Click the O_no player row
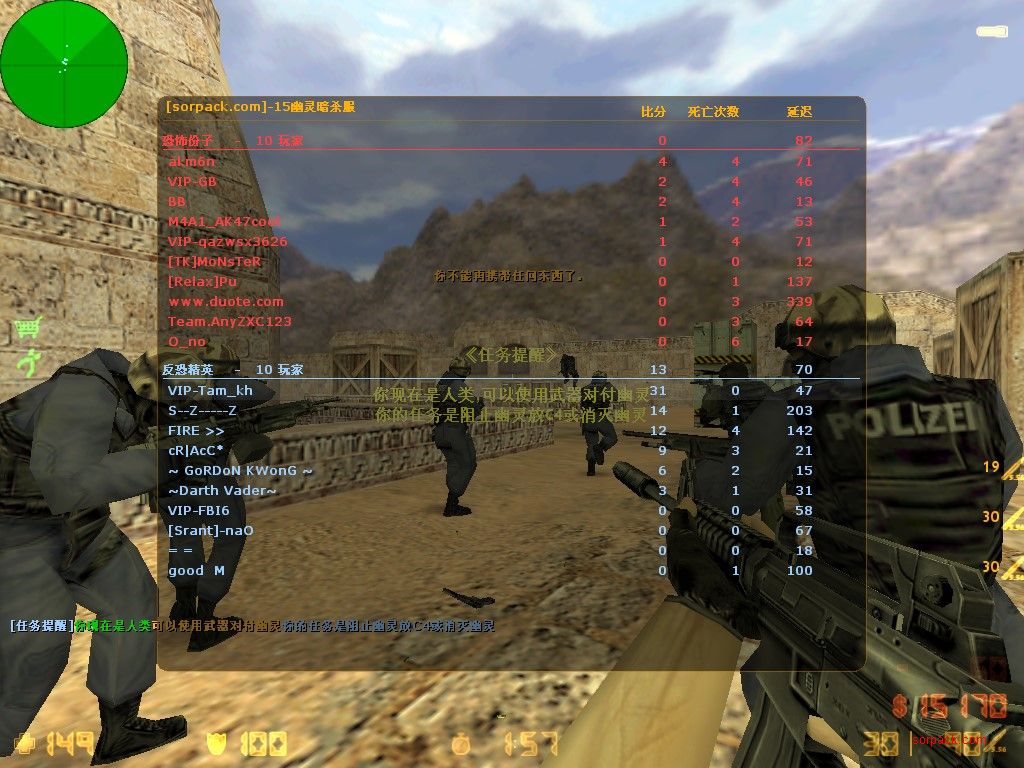Screen dimensions: 1024x768 click(x=188, y=341)
